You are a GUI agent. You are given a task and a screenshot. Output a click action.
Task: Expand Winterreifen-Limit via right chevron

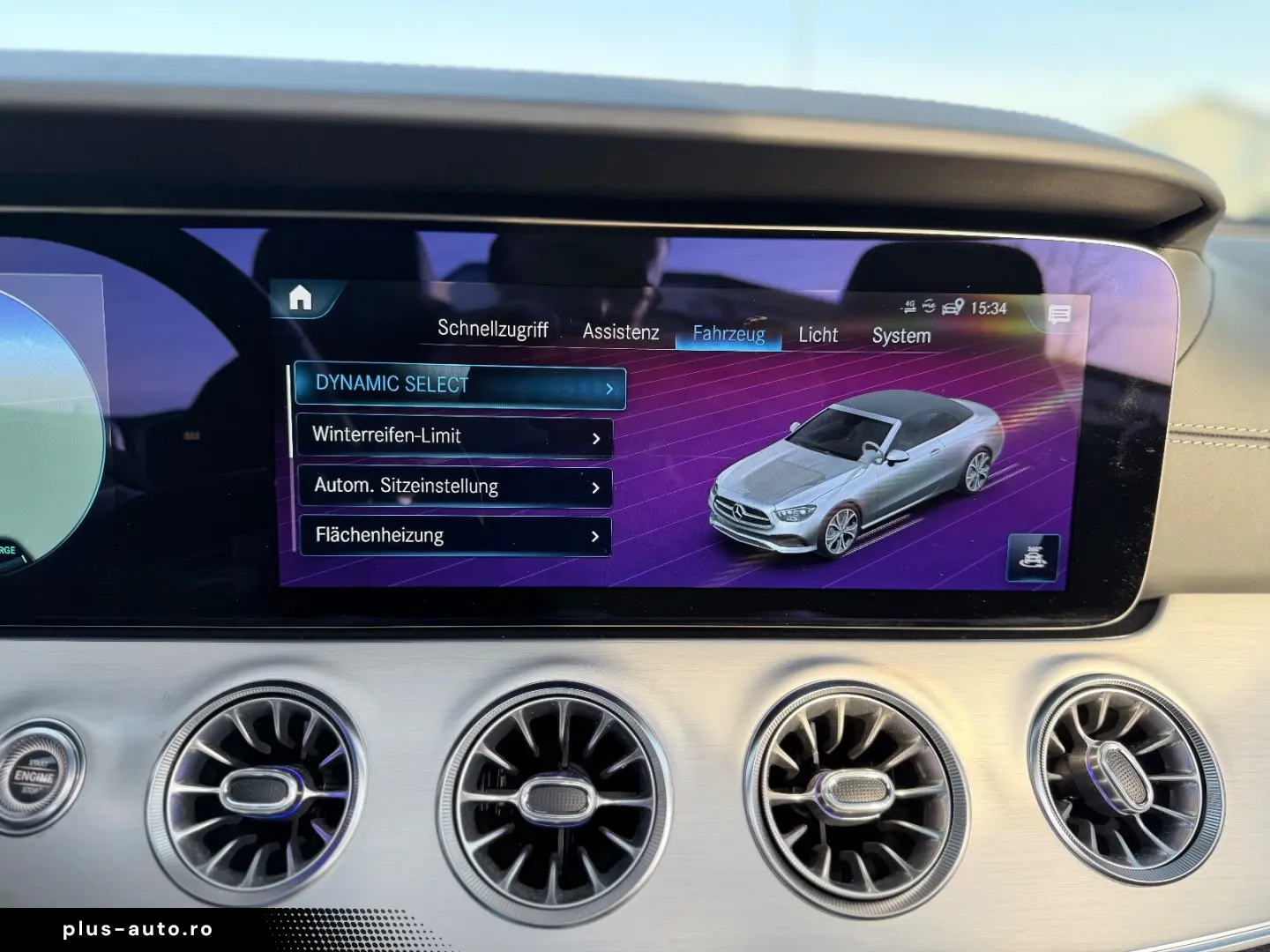pyautogui.click(x=597, y=436)
